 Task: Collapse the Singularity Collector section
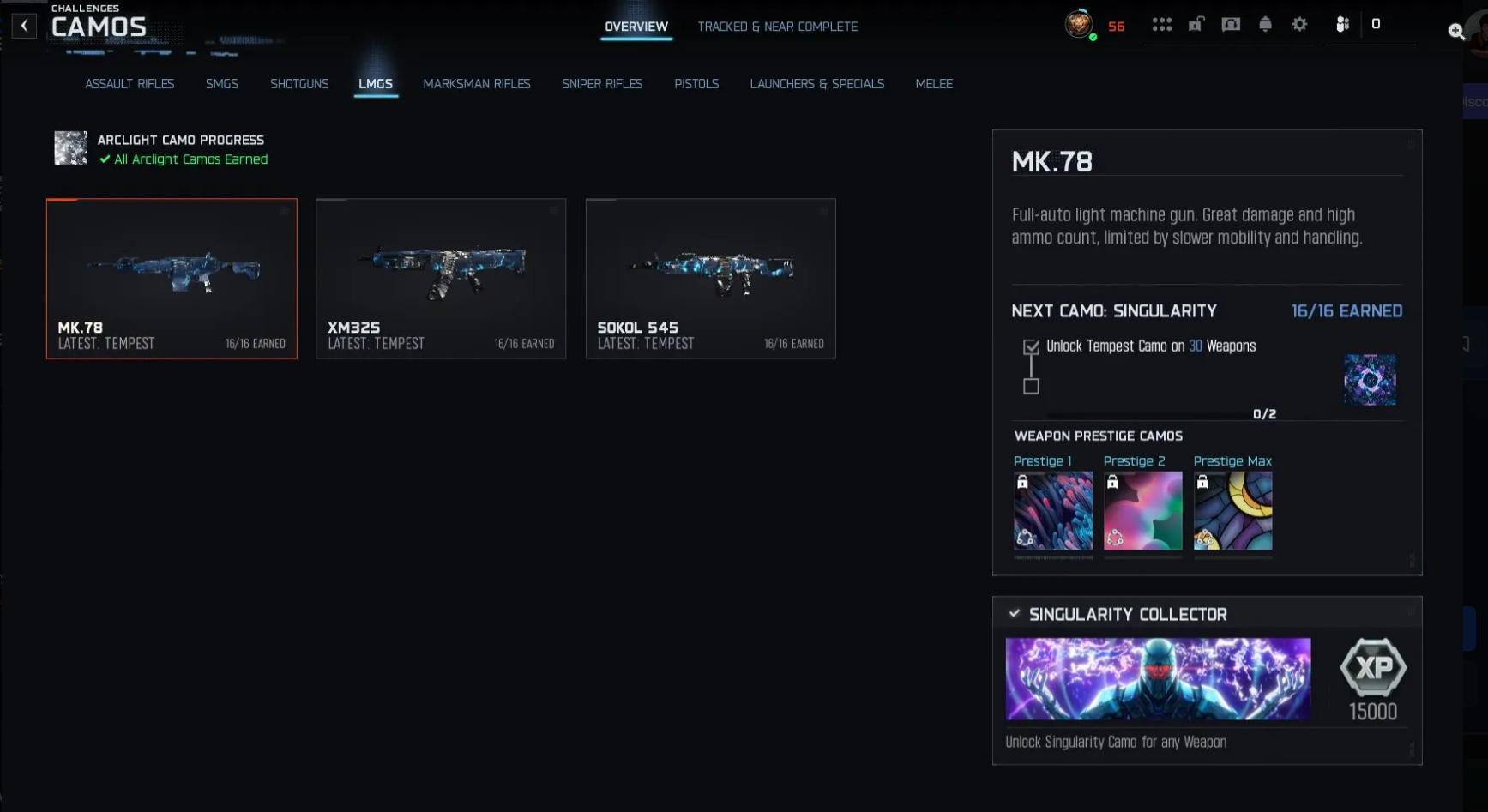[1014, 613]
